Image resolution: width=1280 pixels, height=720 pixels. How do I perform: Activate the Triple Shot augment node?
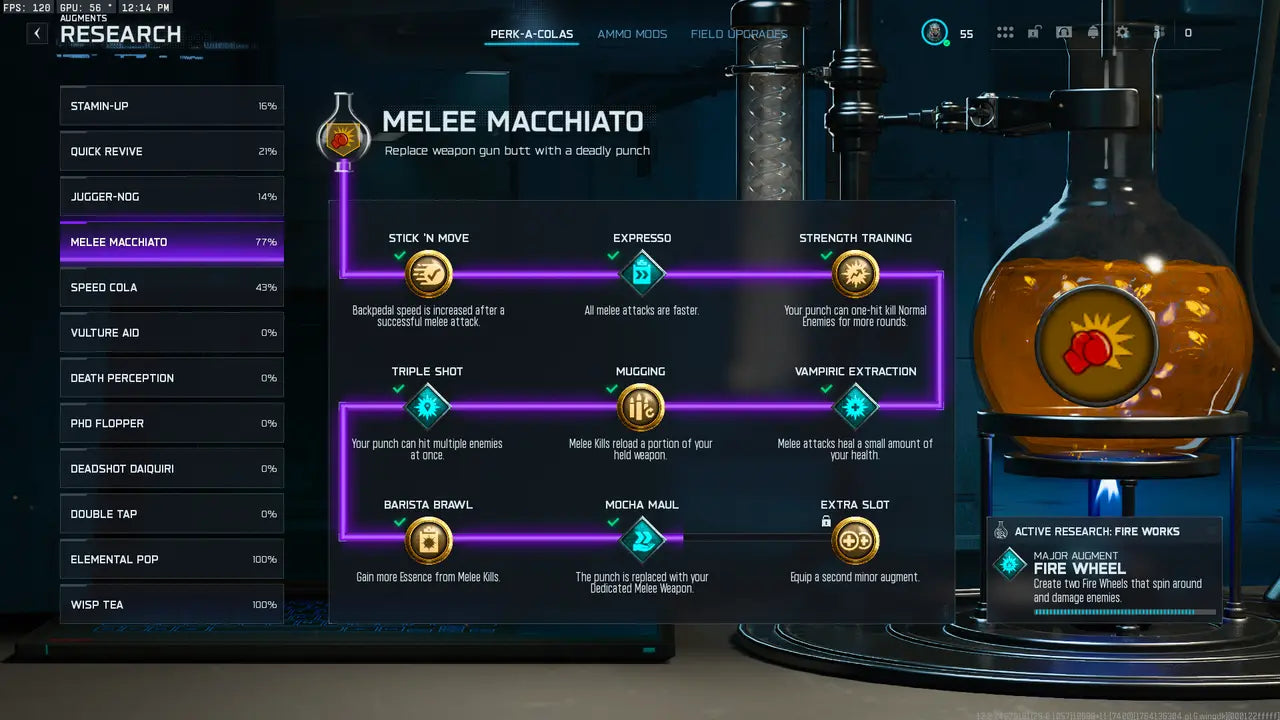(x=428, y=407)
